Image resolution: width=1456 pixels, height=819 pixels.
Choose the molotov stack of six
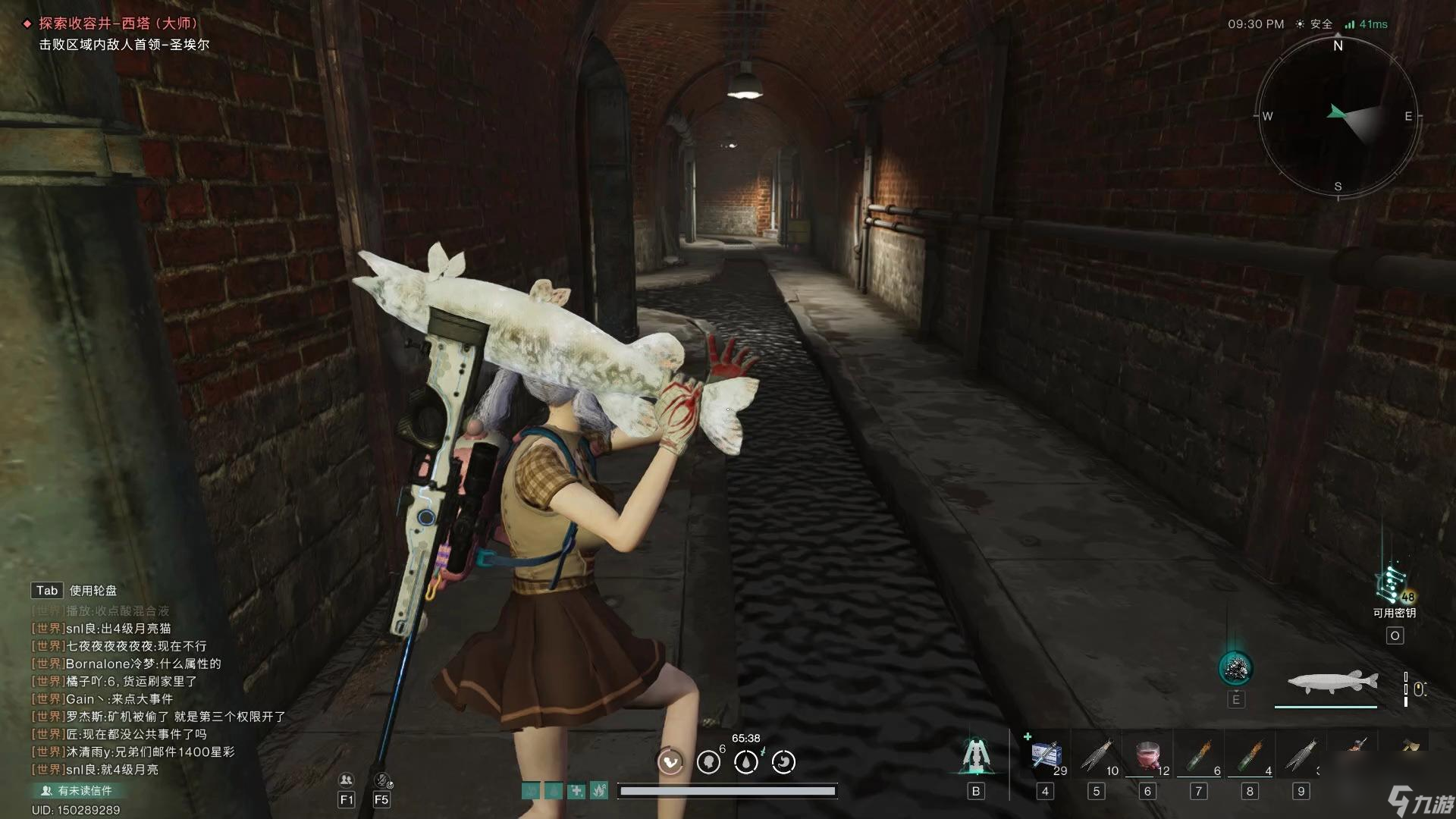(1200, 756)
